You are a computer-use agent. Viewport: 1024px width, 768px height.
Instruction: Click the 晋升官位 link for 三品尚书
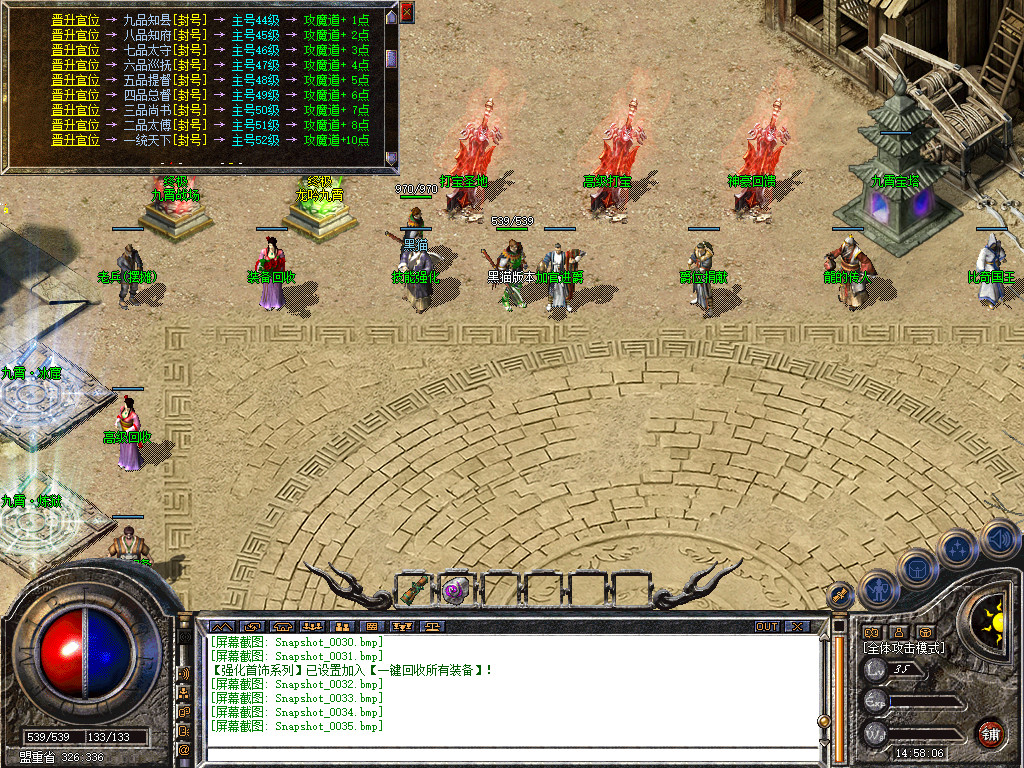(x=75, y=110)
